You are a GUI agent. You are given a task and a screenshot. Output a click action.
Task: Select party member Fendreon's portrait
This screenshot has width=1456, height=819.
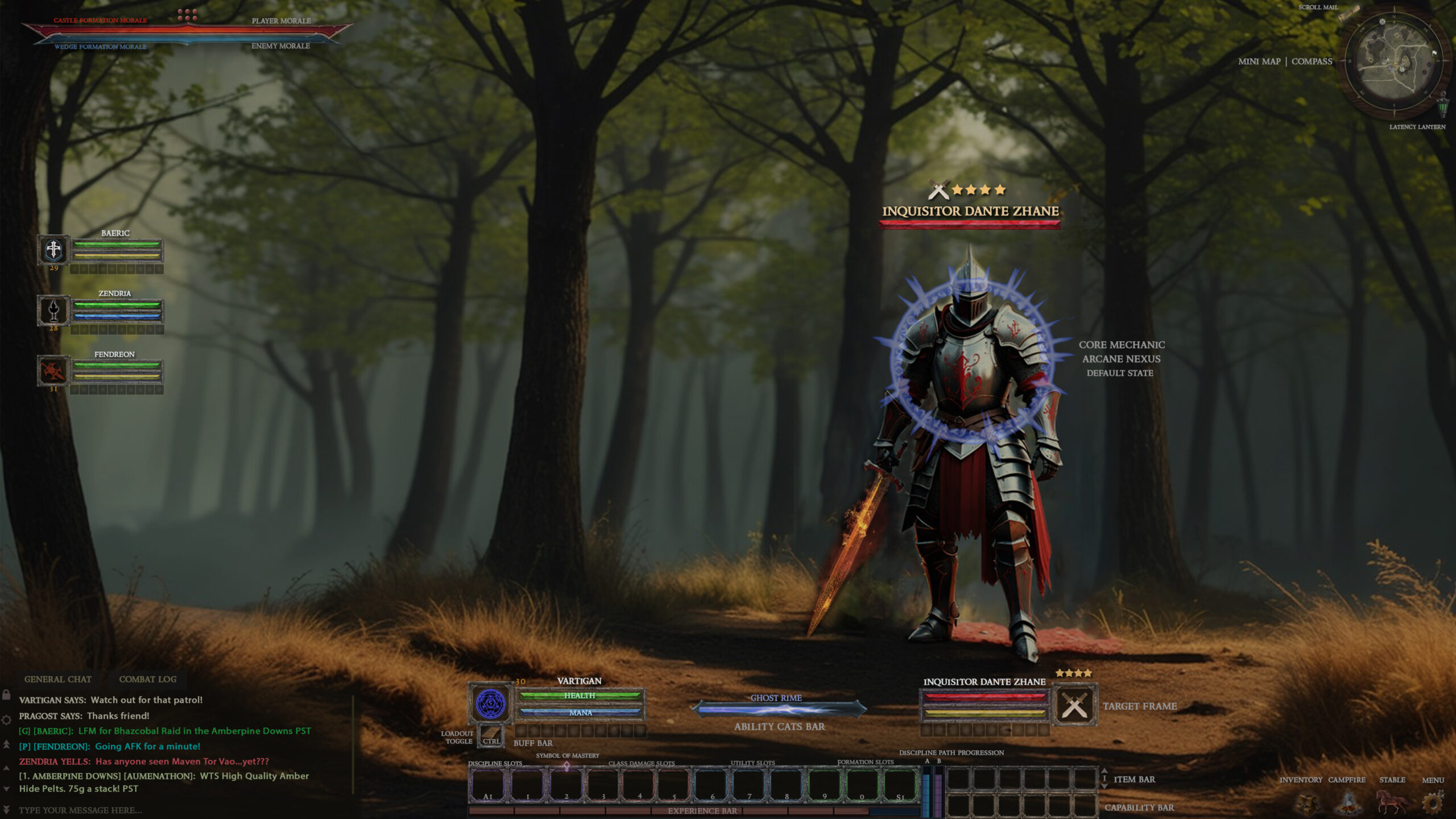(53, 371)
